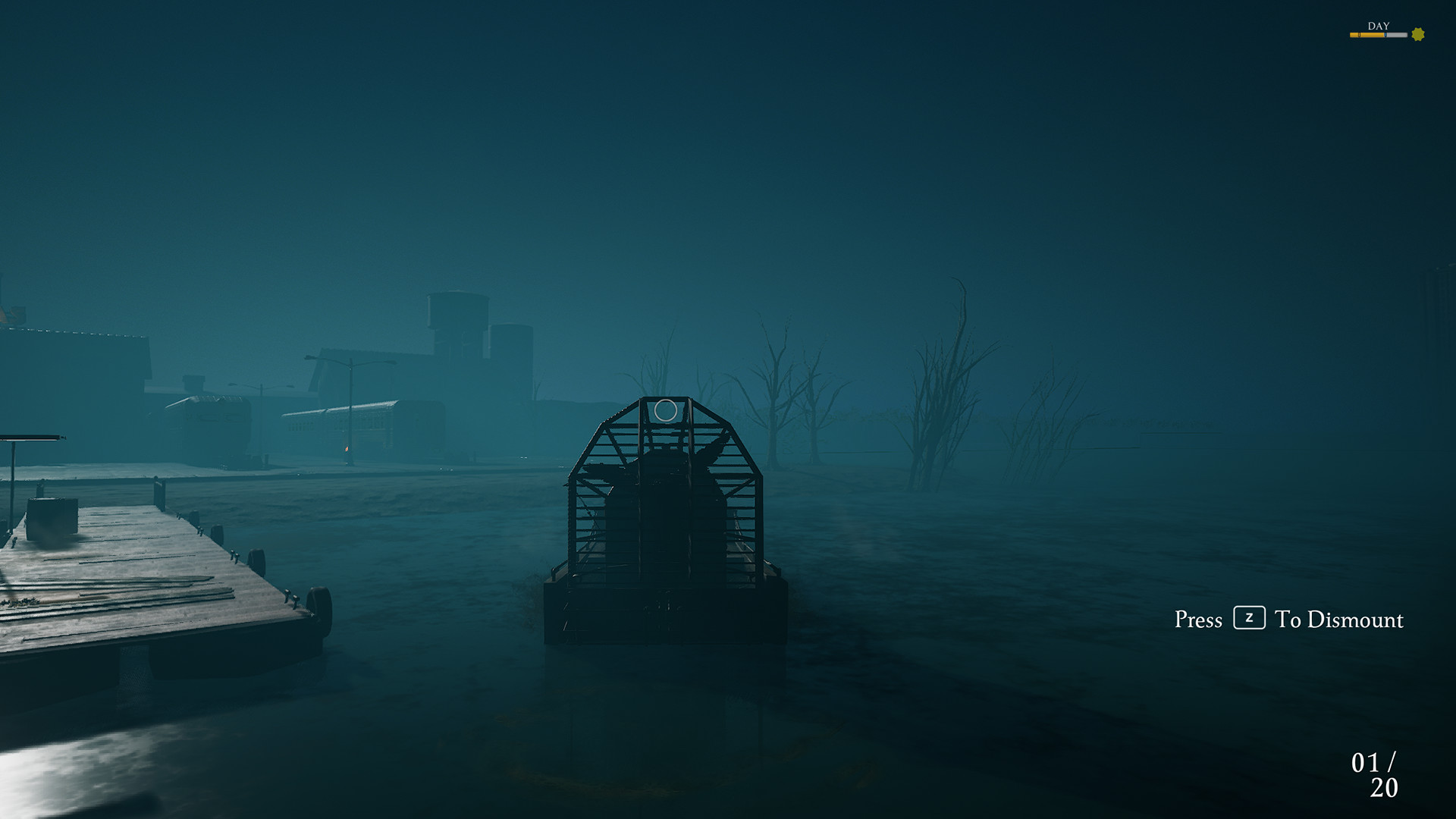The image size is (1456, 819).
Task: Click the circular objective marker above the airboat
Action: (x=664, y=412)
